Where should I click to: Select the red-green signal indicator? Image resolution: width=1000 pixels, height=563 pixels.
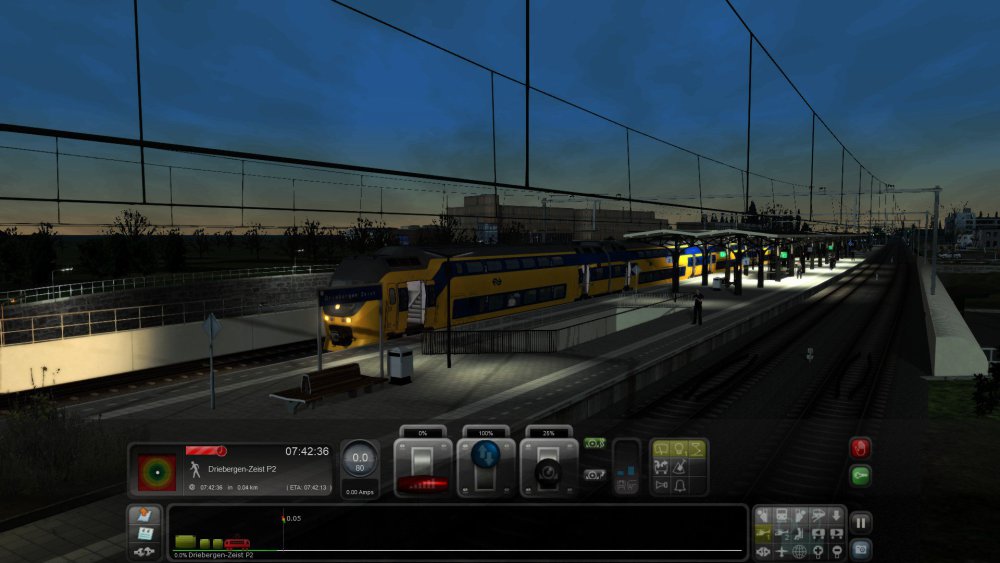(156, 470)
